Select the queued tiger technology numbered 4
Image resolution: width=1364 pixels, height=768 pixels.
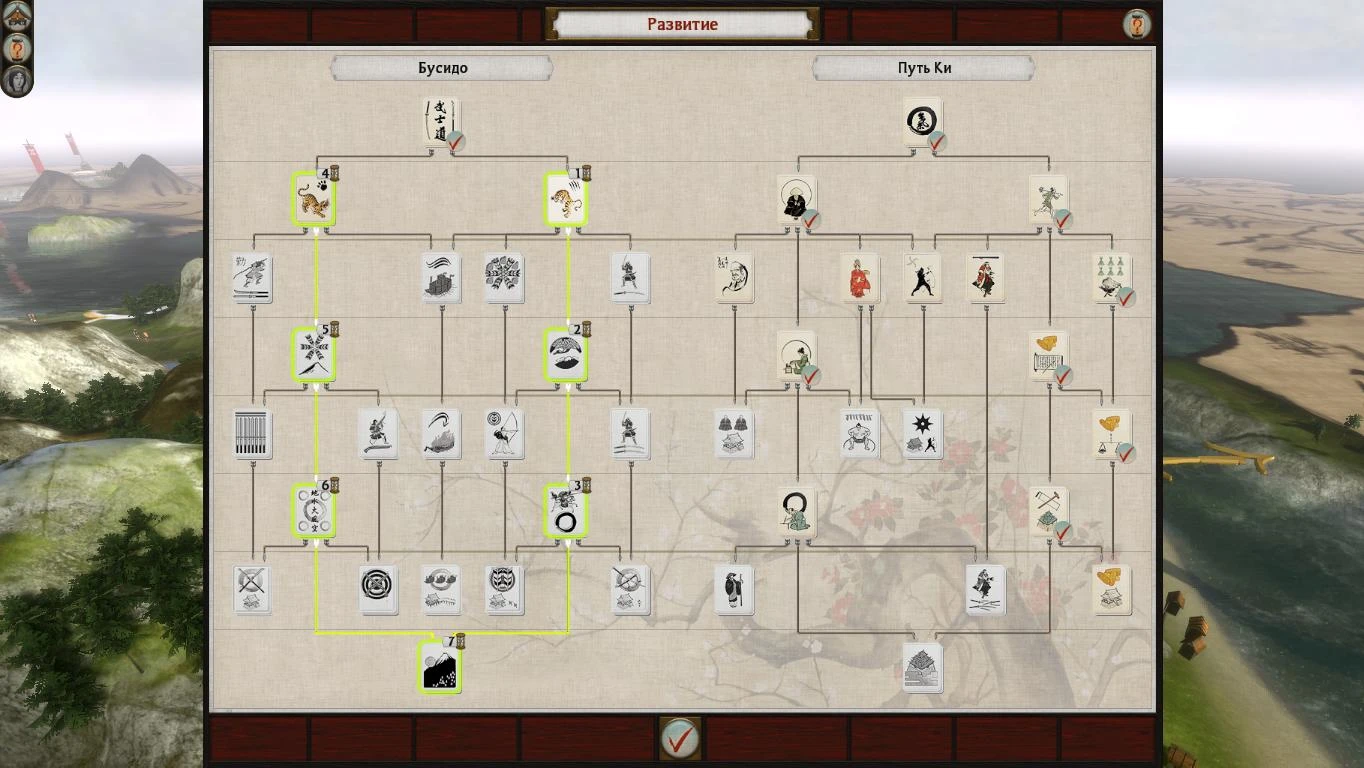[x=313, y=200]
